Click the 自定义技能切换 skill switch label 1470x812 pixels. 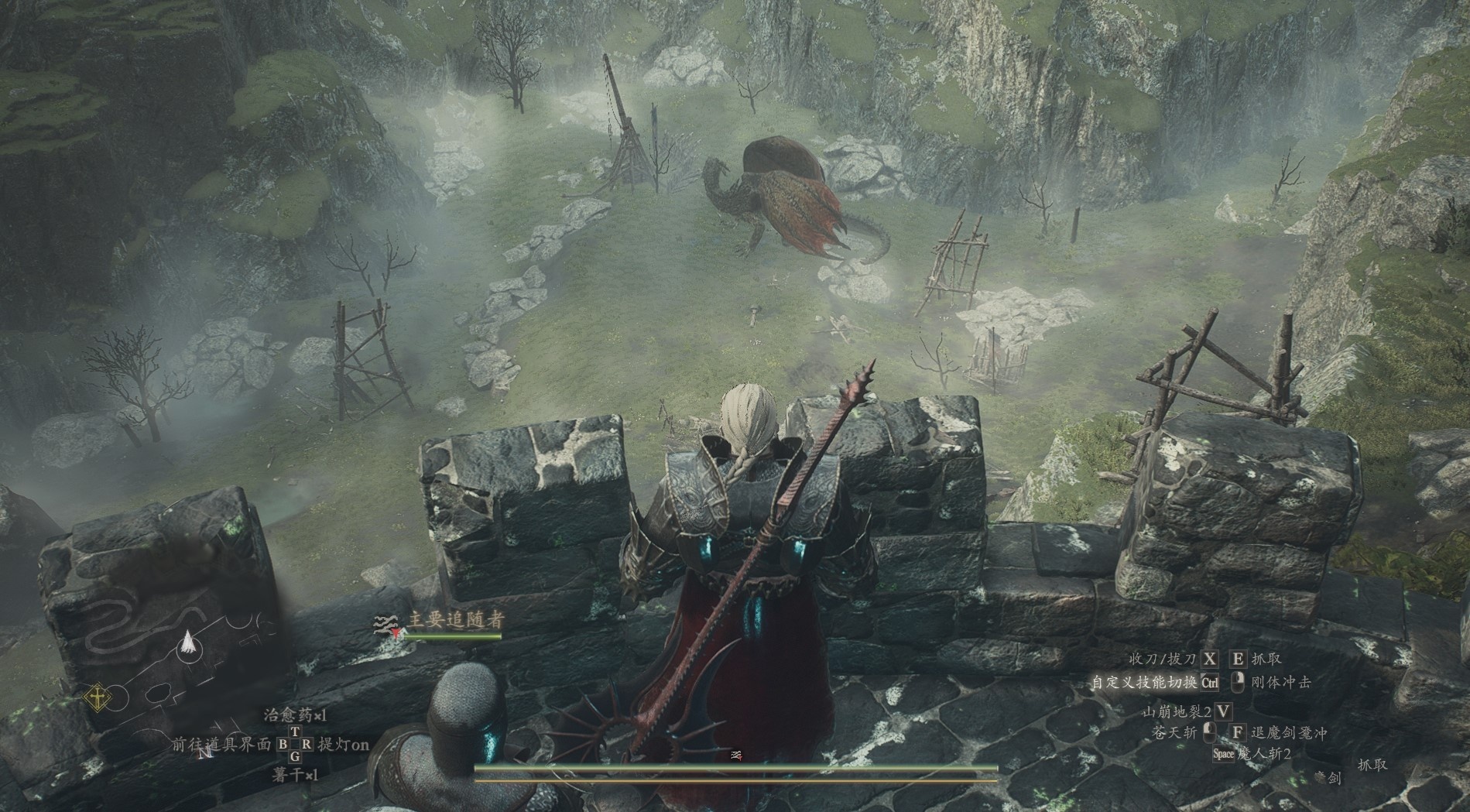coord(1145,683)
